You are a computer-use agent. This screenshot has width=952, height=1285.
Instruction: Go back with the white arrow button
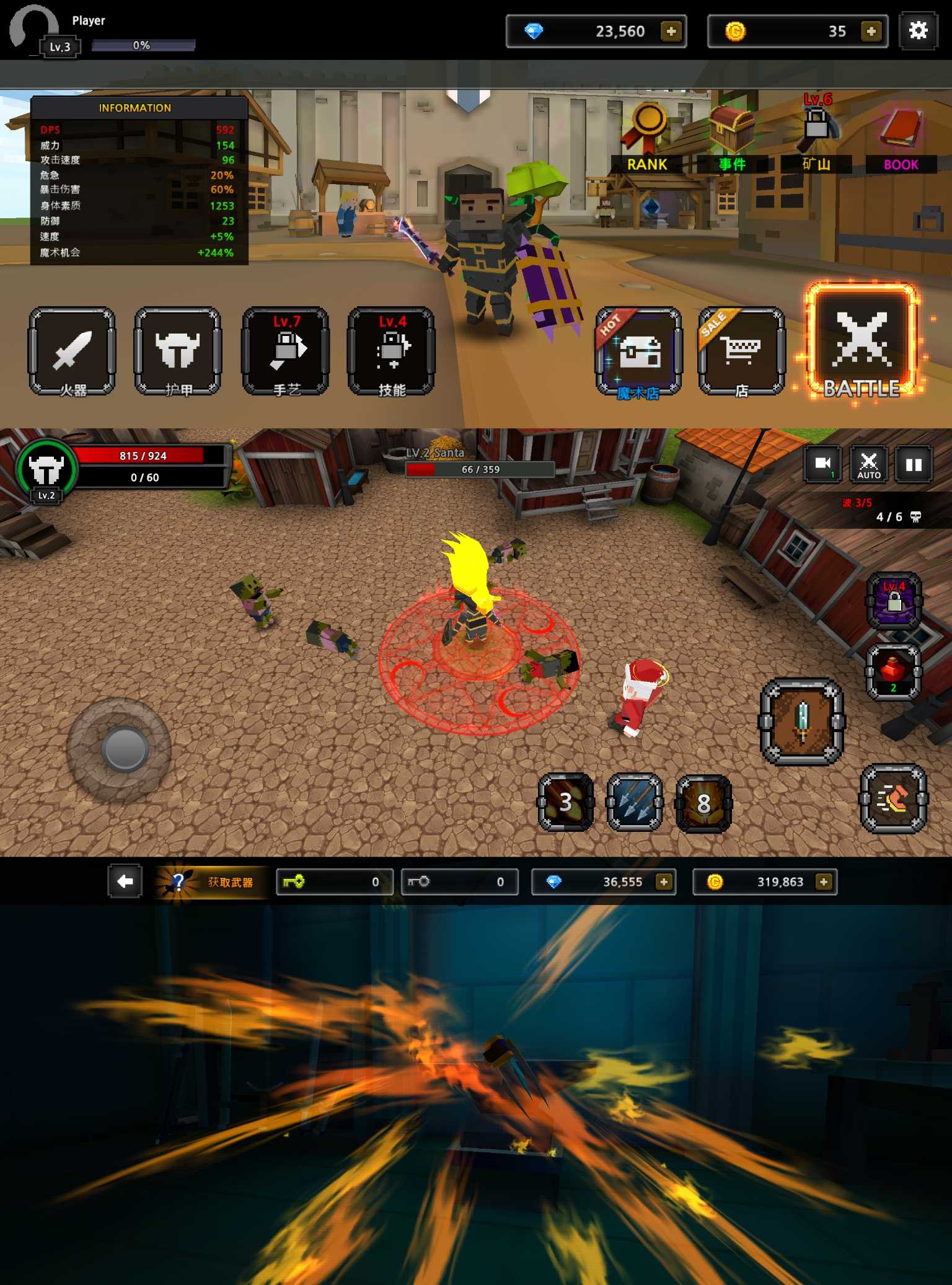[125, 881]
